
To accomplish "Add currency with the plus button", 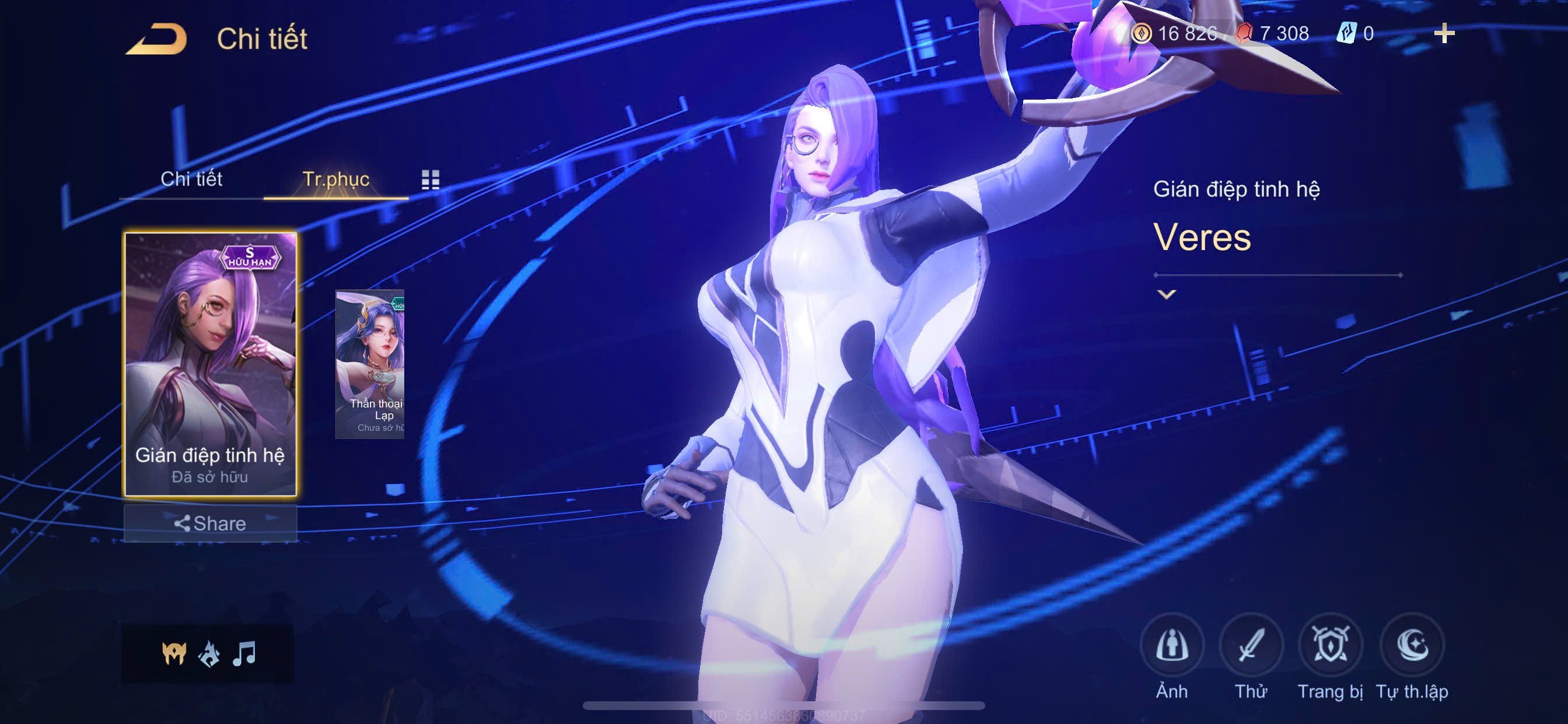I will click(1444, 33).
